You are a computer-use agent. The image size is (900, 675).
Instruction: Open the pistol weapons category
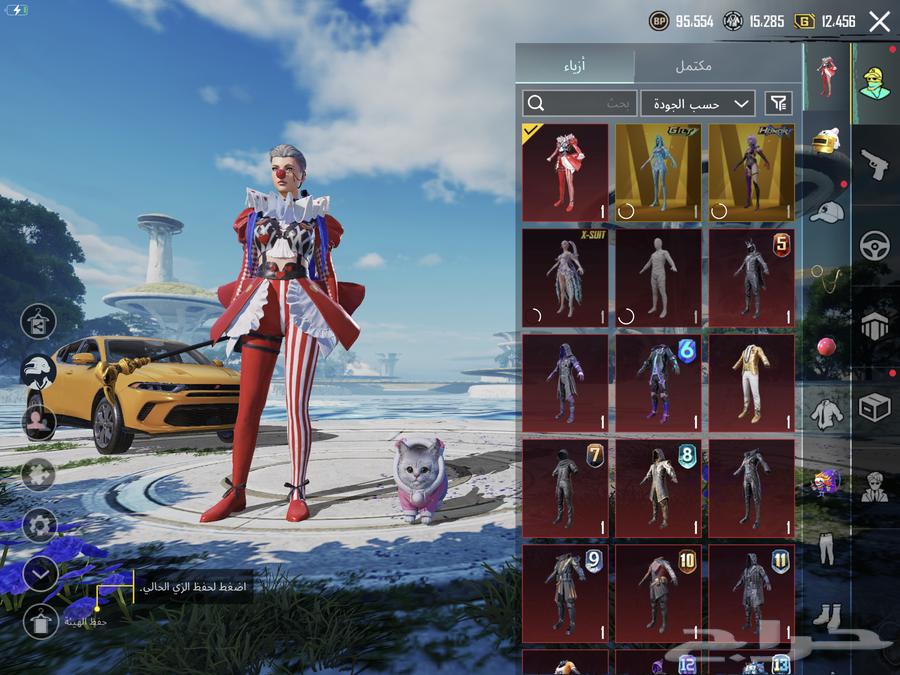(x=875, y=164)
